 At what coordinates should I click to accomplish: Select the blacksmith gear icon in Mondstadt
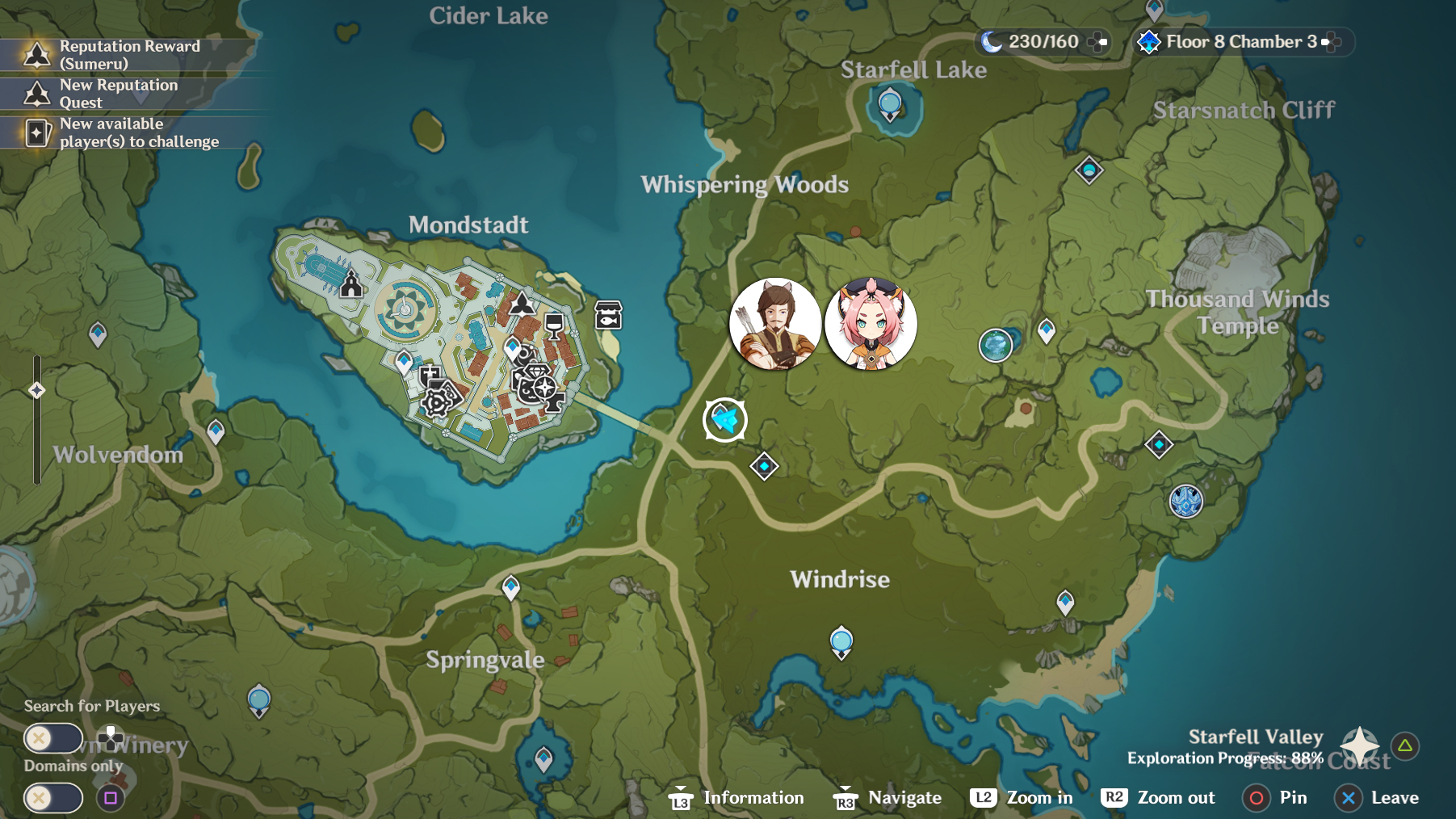[x=436, y=403]
